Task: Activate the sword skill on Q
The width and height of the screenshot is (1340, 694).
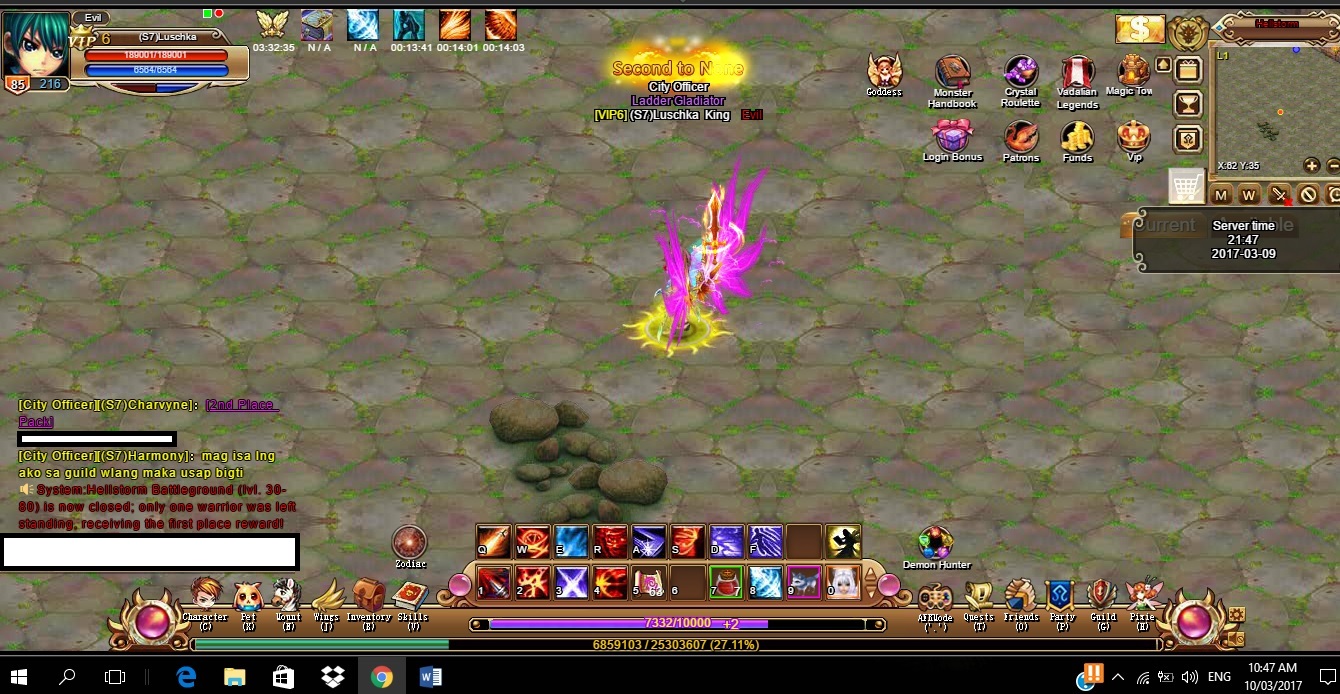Action: pyautogui.click(x=494, y=541)
